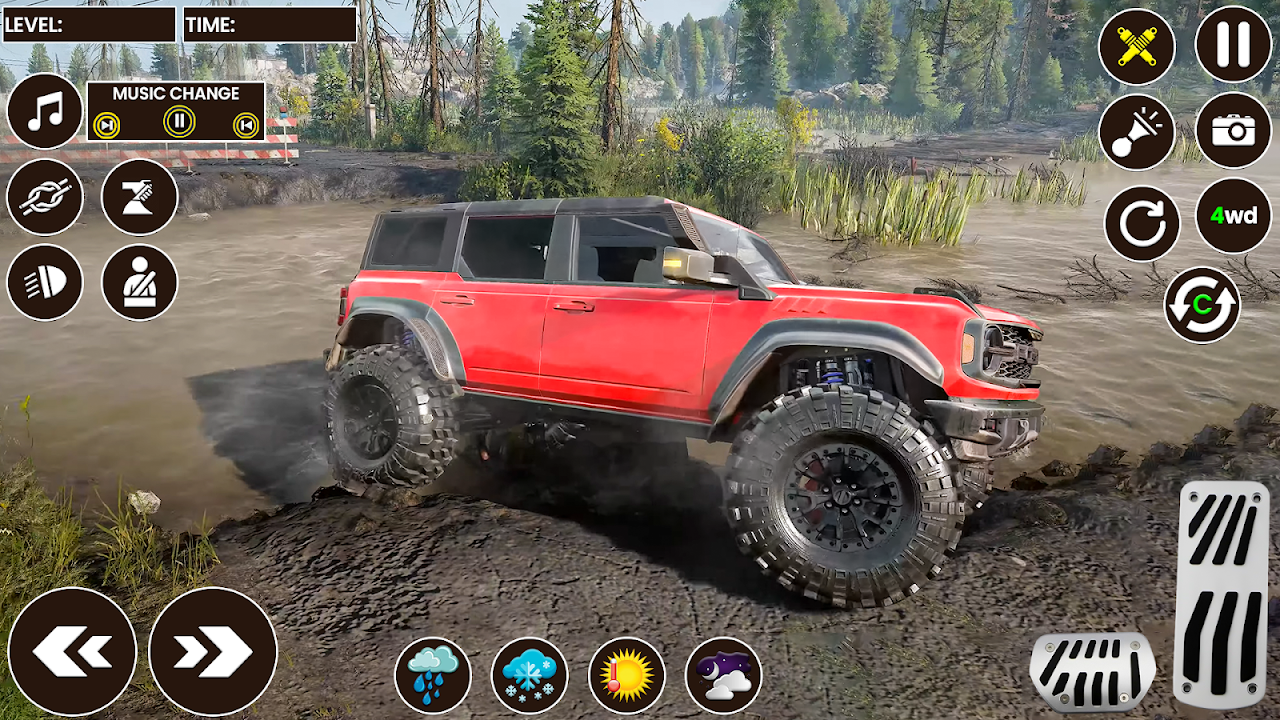Activate the knotted rope winch button
The width and height of the screenshot is (1280, 720).
45,196
